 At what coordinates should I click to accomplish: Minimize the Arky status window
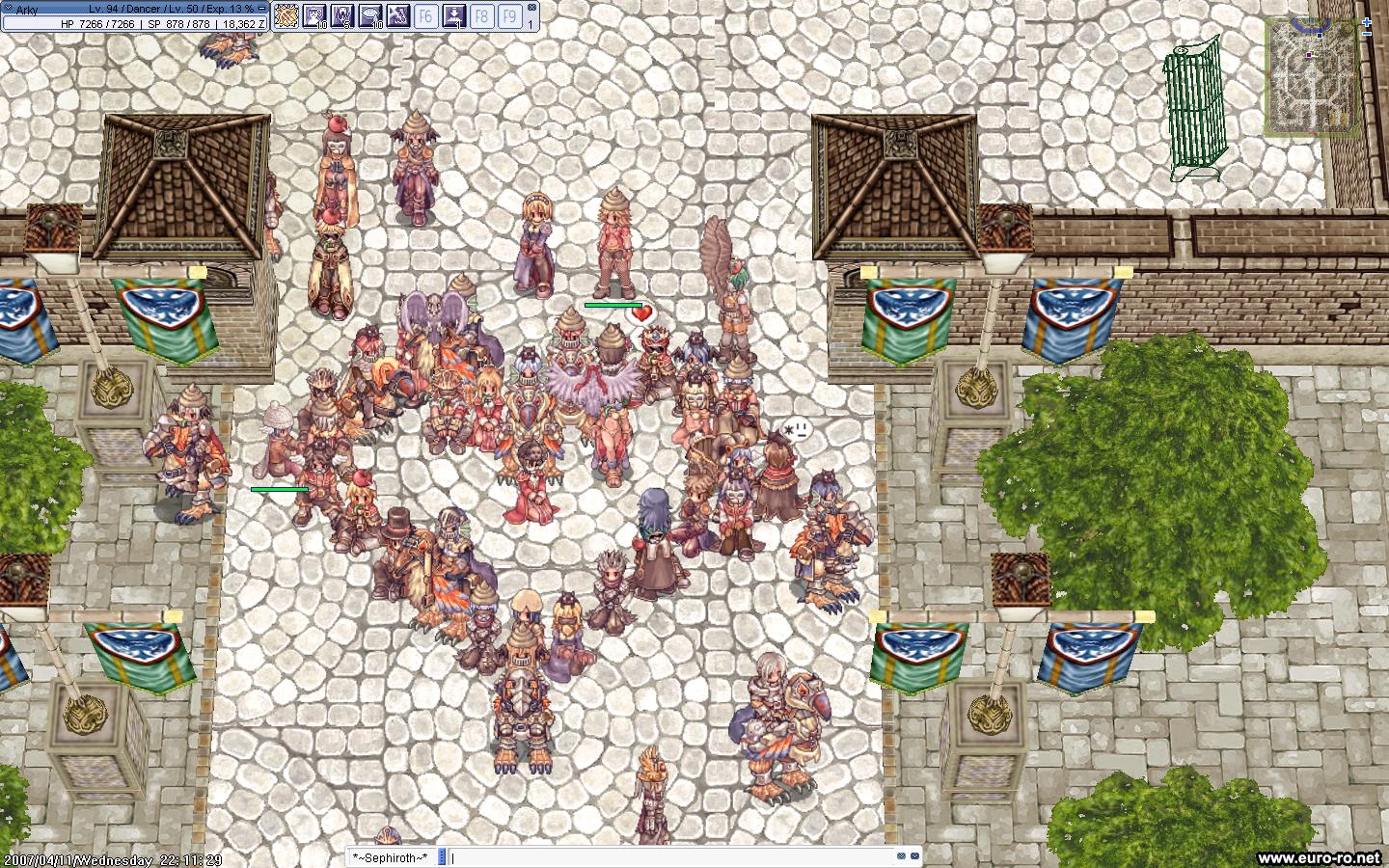(261, 9)
